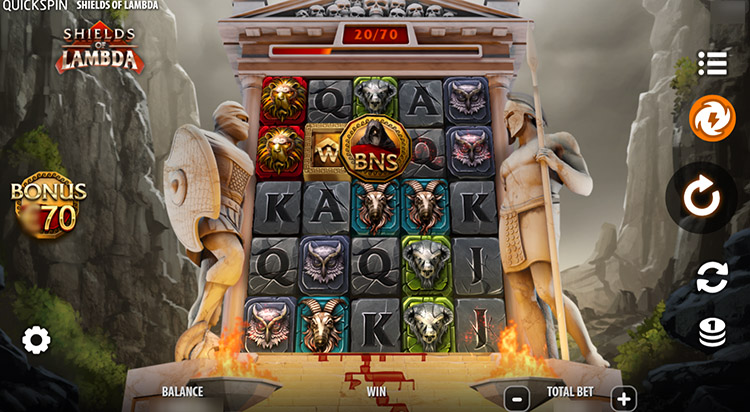The height and width of the screenshot is (412, 750).
Task: Increase total bet with the plus button
Action: tap(622, 397)
